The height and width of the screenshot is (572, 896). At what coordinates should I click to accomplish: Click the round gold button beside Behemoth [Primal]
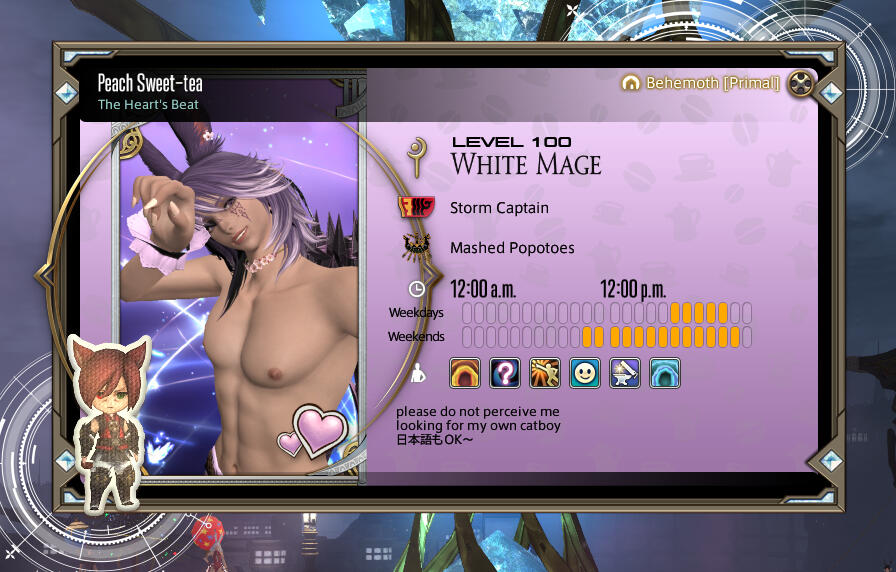(x=801, y=83)
